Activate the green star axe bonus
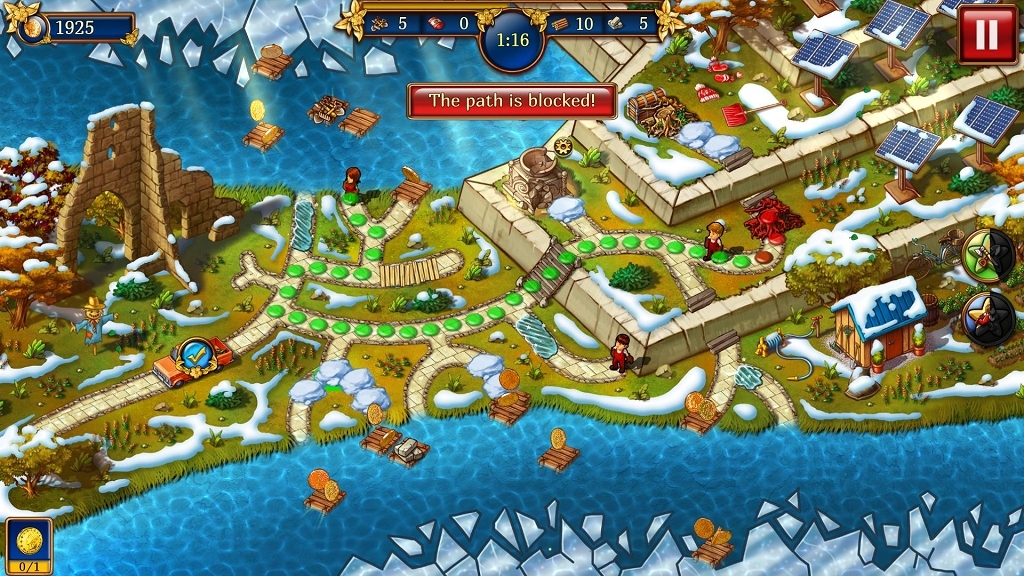 tap(985, 253)
